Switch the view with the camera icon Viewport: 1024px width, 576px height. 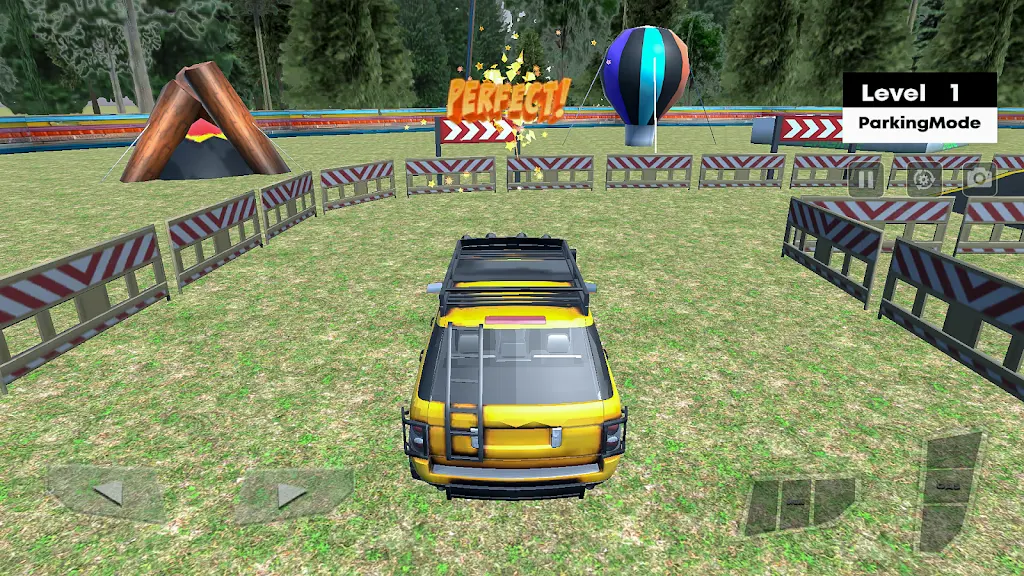[x=979, y=179]
